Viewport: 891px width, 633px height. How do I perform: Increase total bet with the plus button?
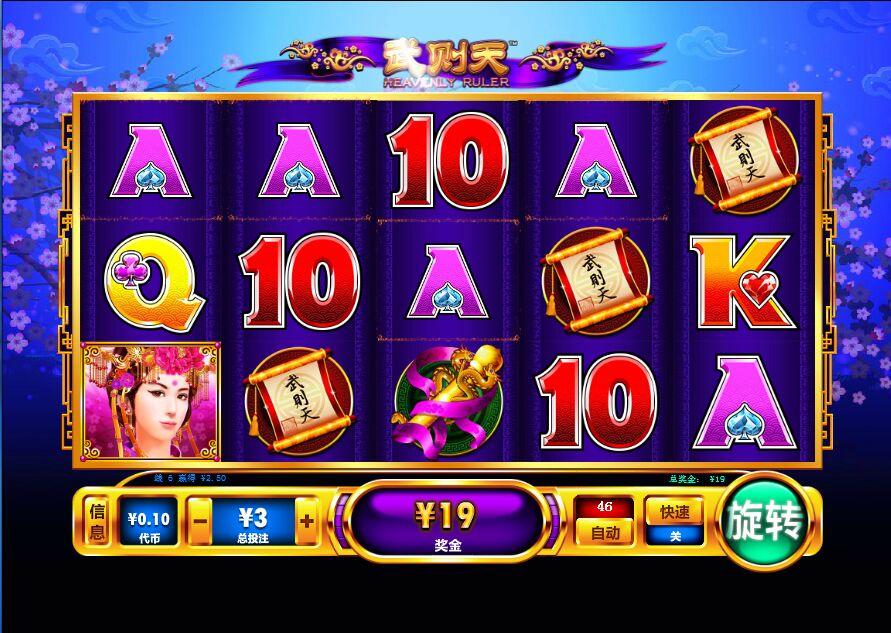[x=306, y=521]
